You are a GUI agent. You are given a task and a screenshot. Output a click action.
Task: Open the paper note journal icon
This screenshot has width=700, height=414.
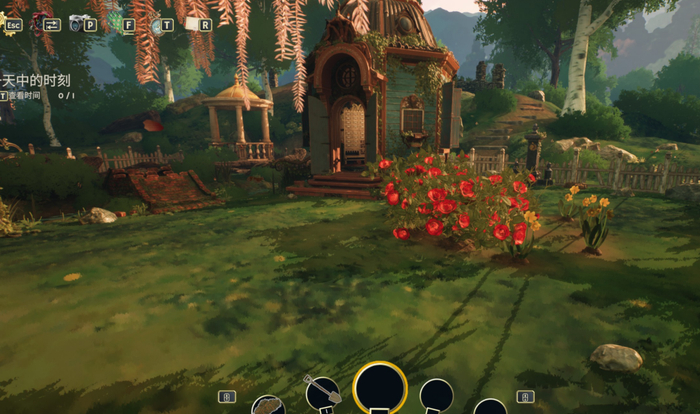point(192,23)
